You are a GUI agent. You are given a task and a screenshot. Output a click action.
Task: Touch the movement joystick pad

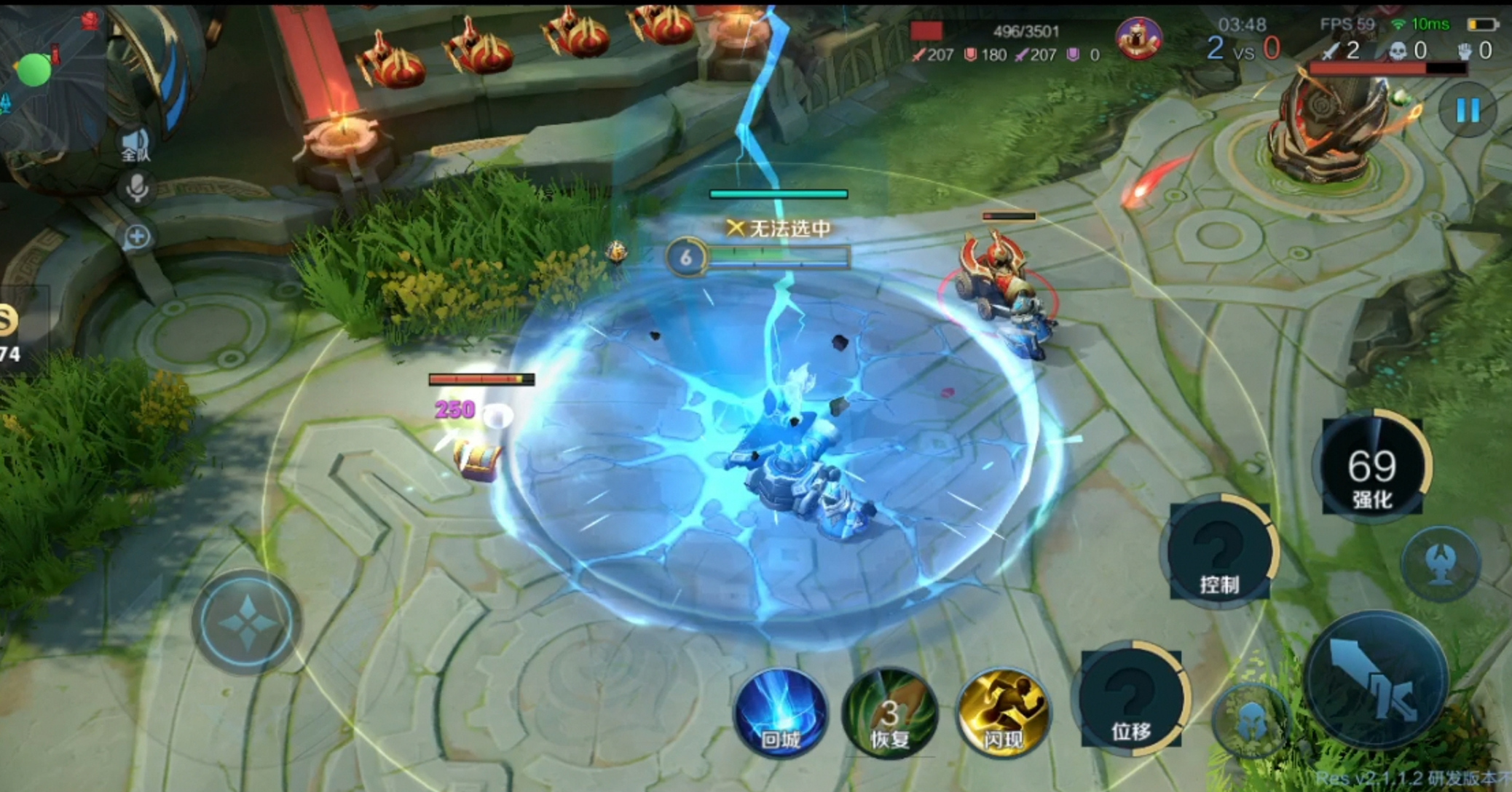coord(246,623)
